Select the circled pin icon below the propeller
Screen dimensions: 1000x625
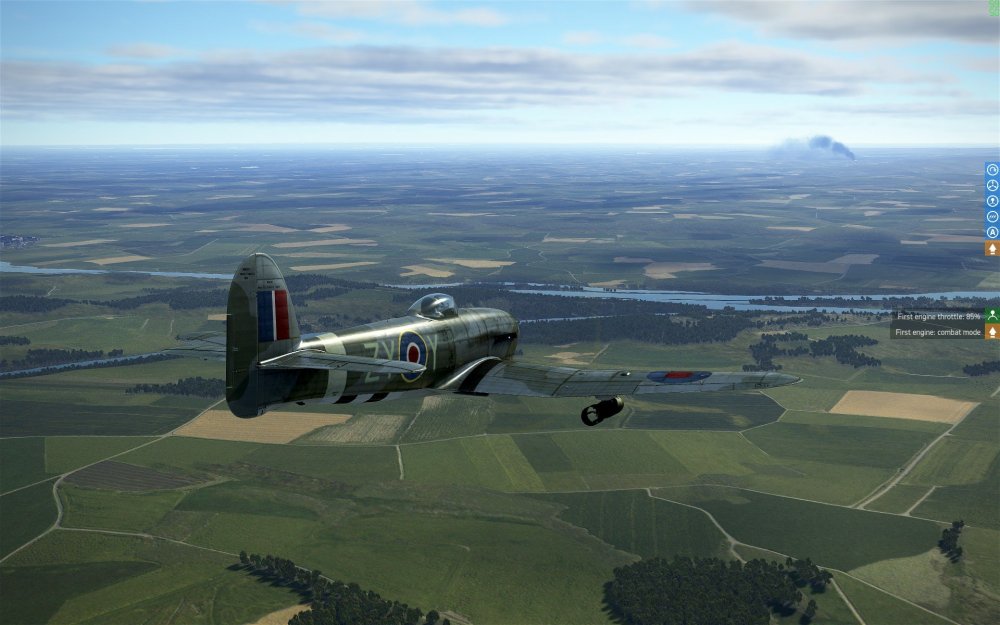(x=992, y=201)
